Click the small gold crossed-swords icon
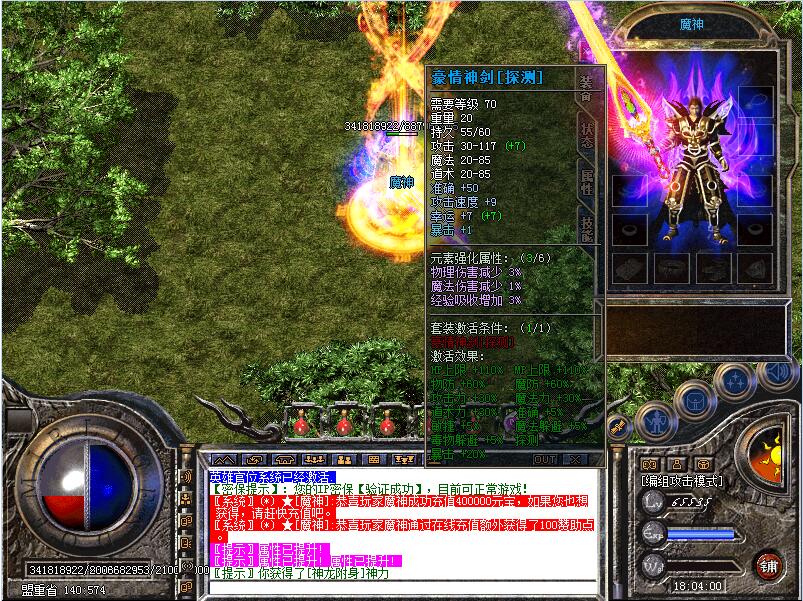The width and height of the screenshot is (803, 601). 620,429
